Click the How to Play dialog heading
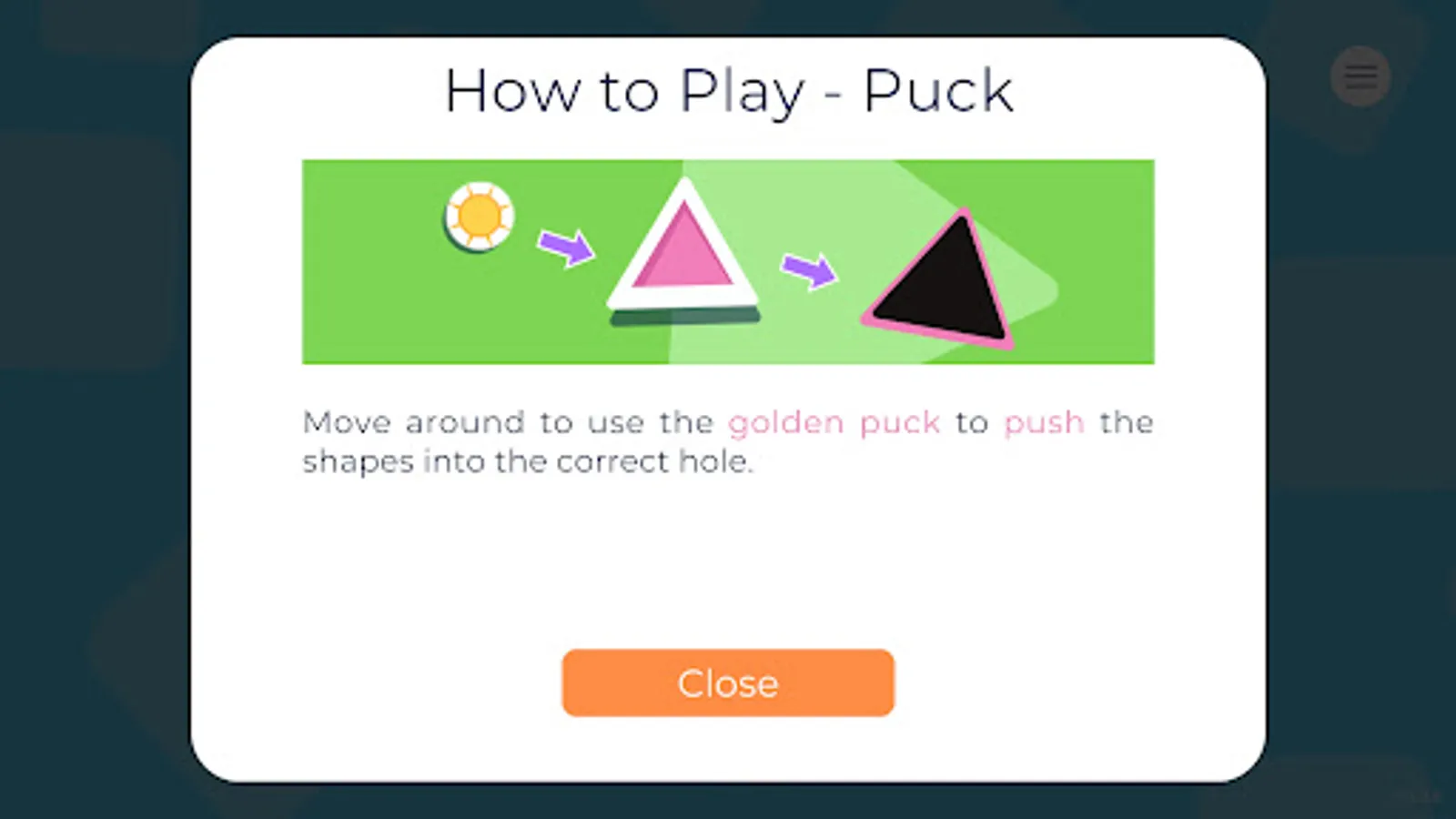 728,90
